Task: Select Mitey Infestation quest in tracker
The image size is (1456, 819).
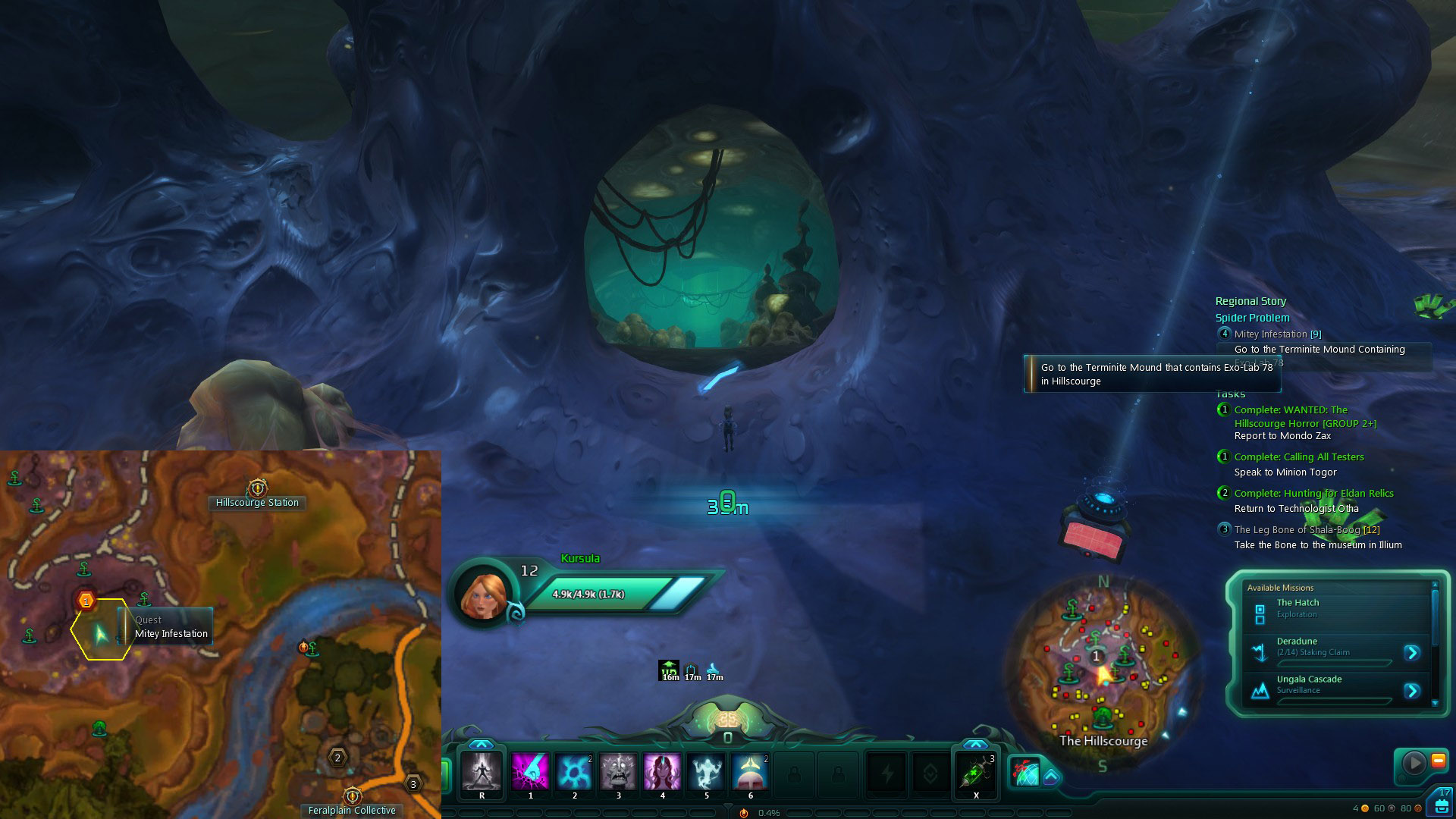Action: [x=1277, y=334]
